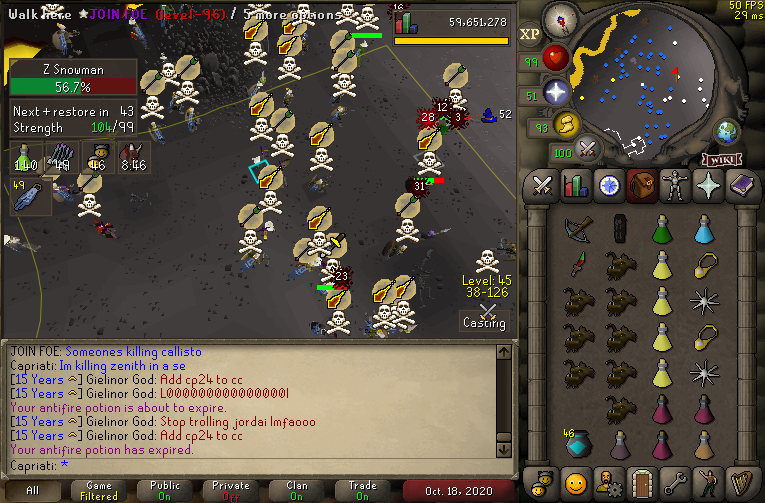Show the Worn Equipment tab
Viewport: 765px width, 503px height.
coord(674,186)
